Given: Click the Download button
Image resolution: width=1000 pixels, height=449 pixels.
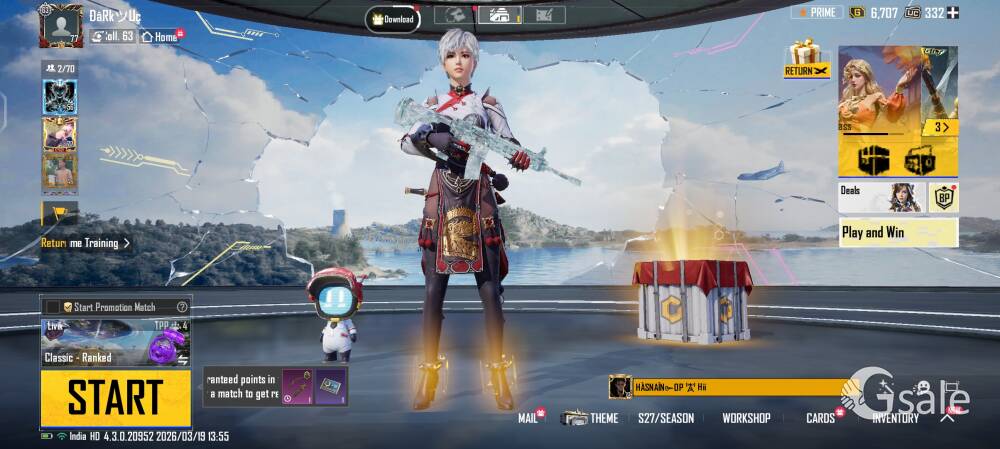Looking at the screenshot, I should point(393,18).
